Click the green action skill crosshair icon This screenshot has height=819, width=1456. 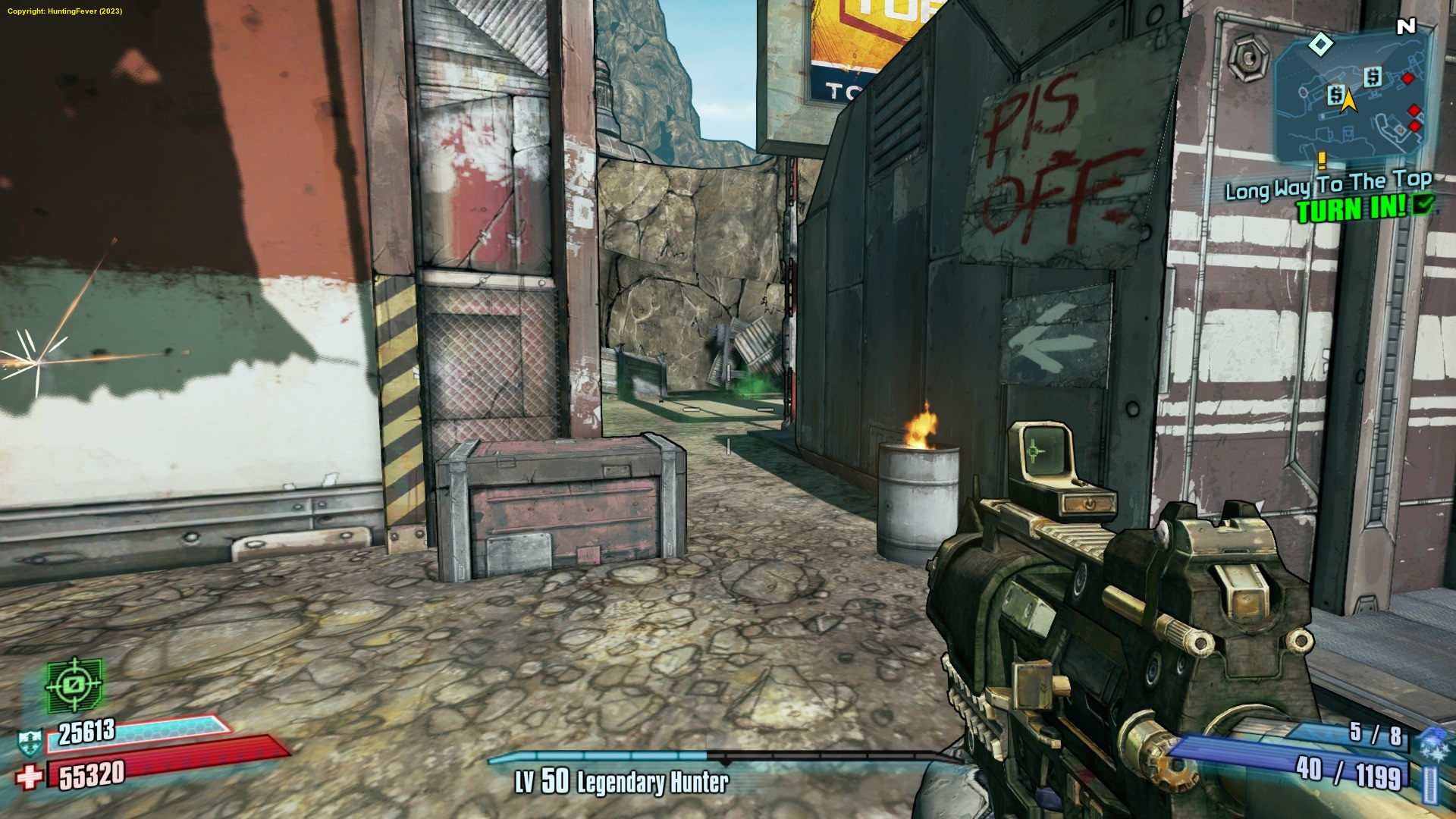pyautogui.click(x=74, y=685)
